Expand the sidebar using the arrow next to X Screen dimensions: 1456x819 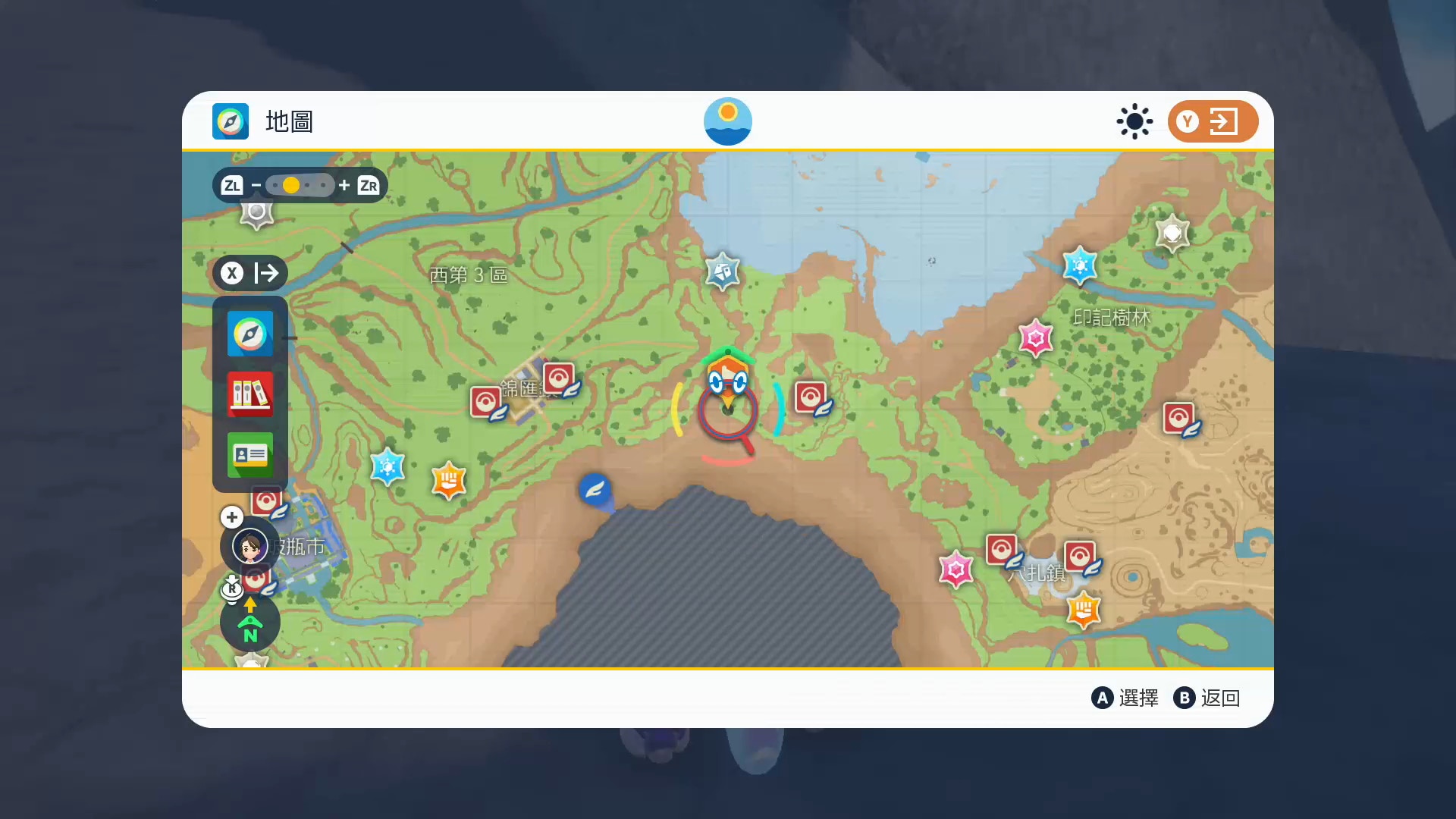tap(266, 274)
